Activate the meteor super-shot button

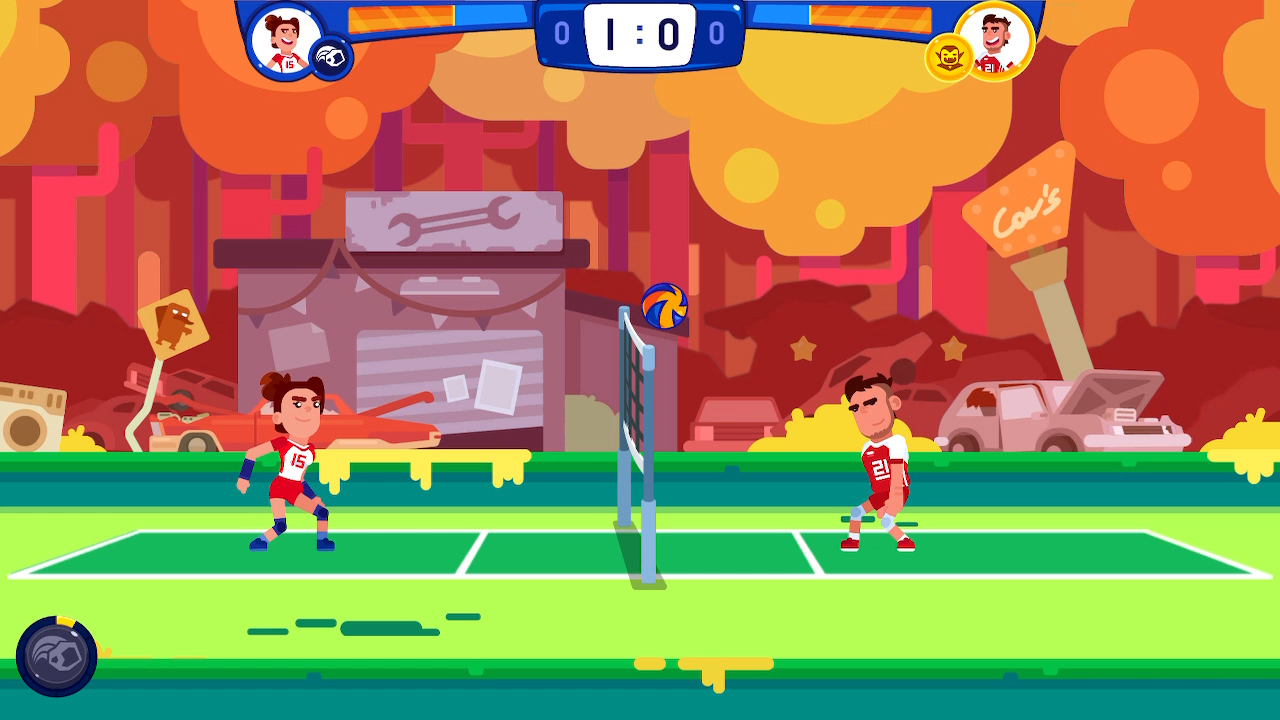(55, 658)
